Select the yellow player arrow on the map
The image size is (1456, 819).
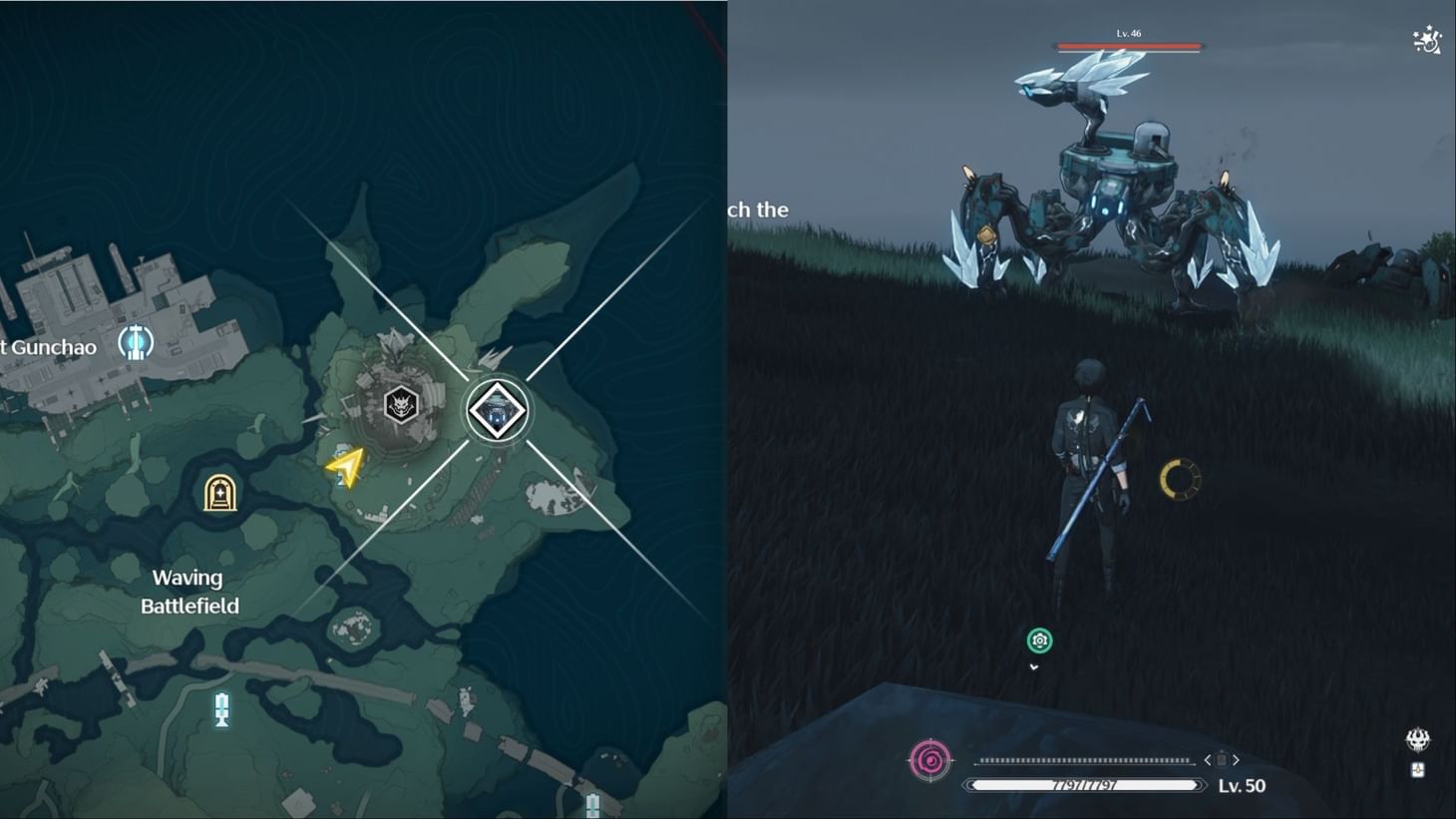(x=345, y=465)
